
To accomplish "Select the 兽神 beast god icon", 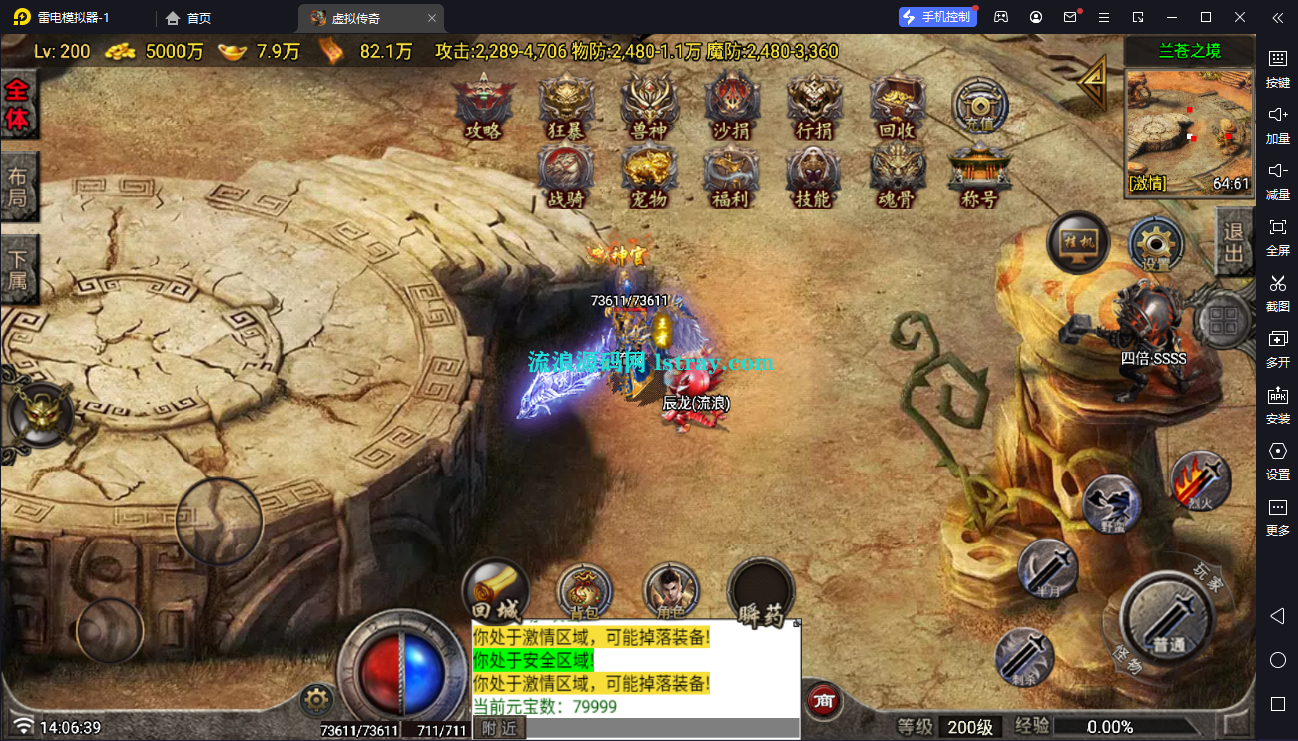I will point(649,105).
